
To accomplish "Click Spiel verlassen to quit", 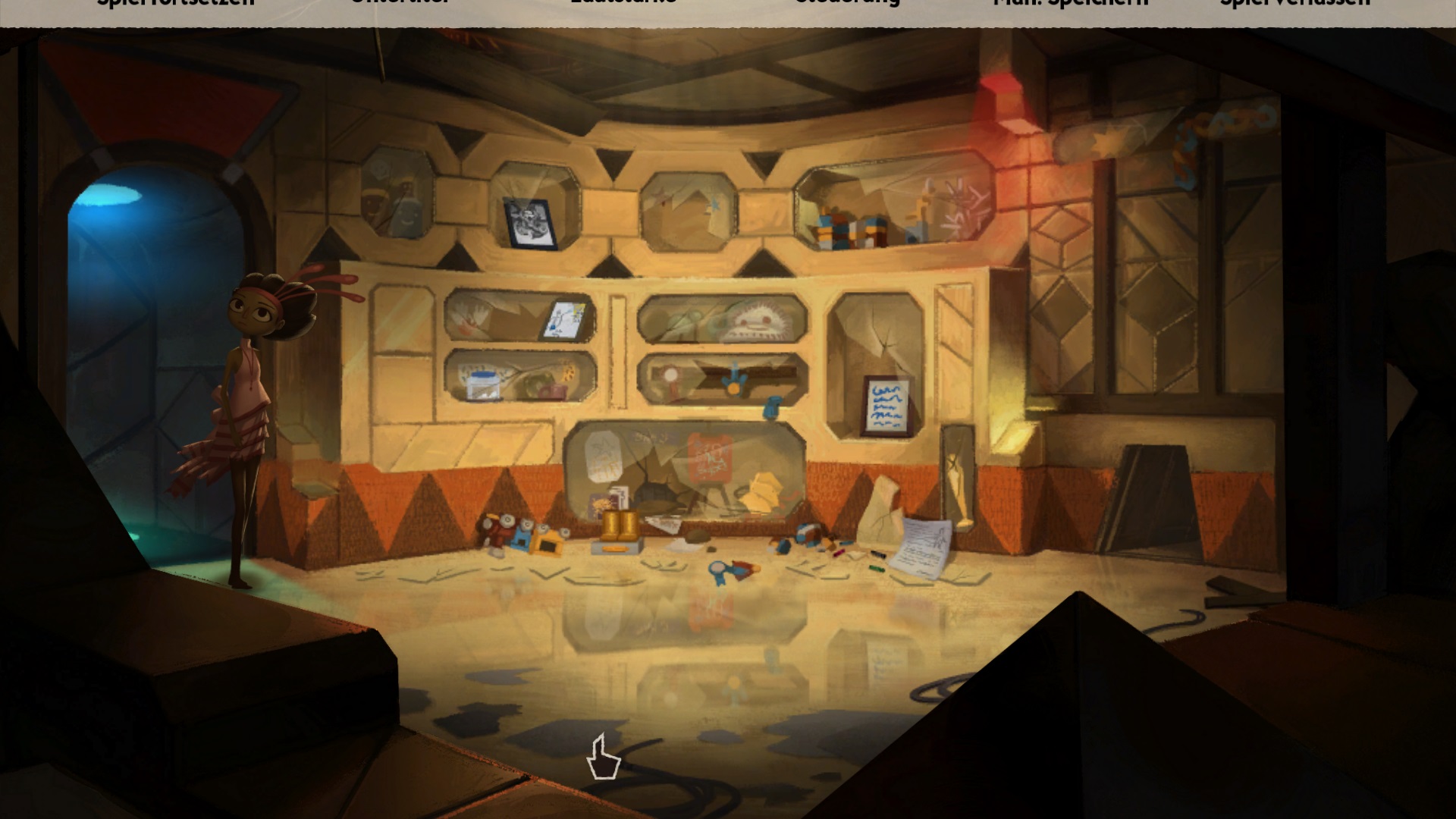I will click(1295, 4).
